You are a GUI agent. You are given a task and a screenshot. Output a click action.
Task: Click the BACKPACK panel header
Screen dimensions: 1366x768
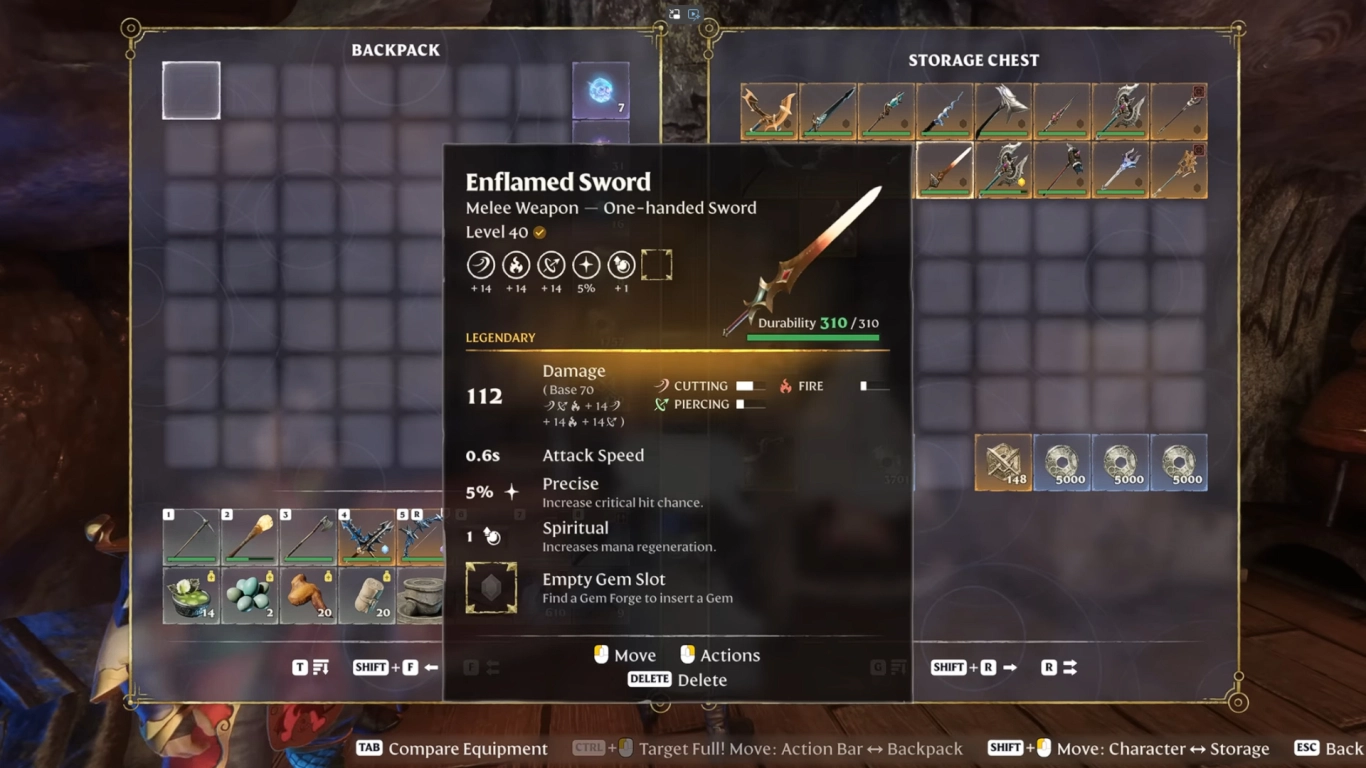coord(396,49)
